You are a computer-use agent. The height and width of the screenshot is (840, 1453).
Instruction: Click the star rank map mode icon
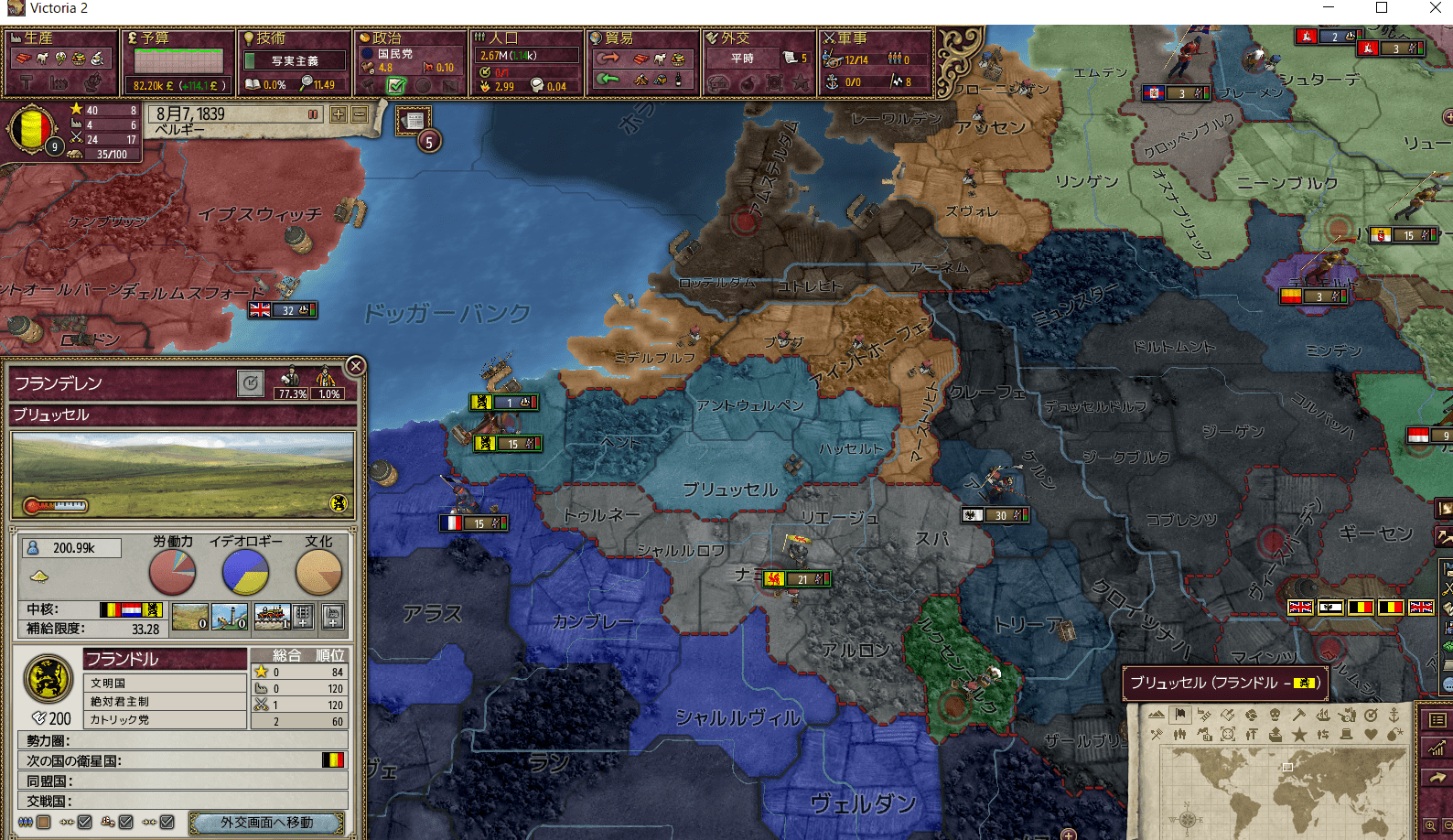[x=1300, y=735]
